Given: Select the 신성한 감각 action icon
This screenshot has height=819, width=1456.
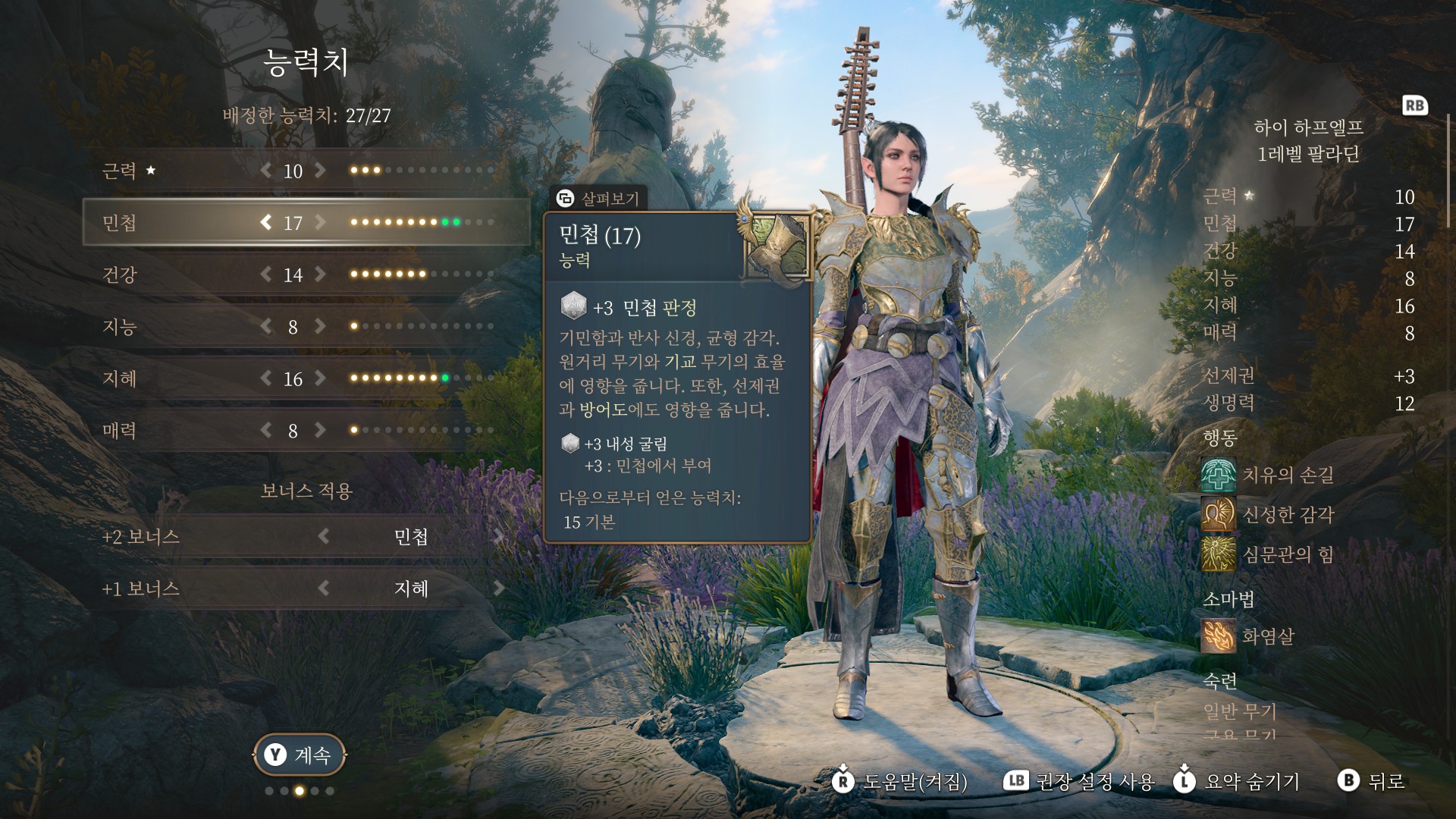Looking at the screenshot, I should coord(1218,515).
